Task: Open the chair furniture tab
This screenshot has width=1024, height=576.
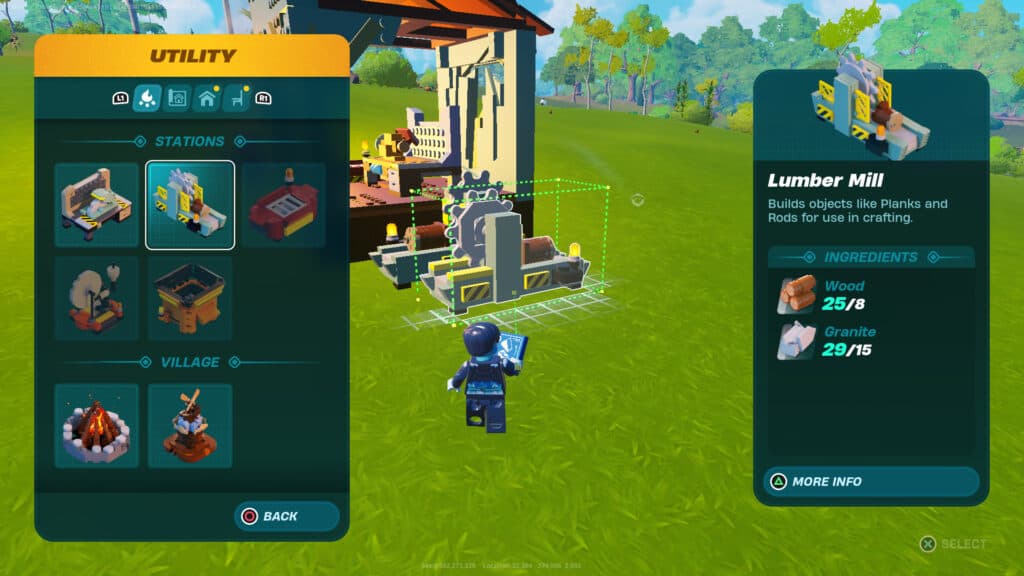Action: tap(237, 98)
